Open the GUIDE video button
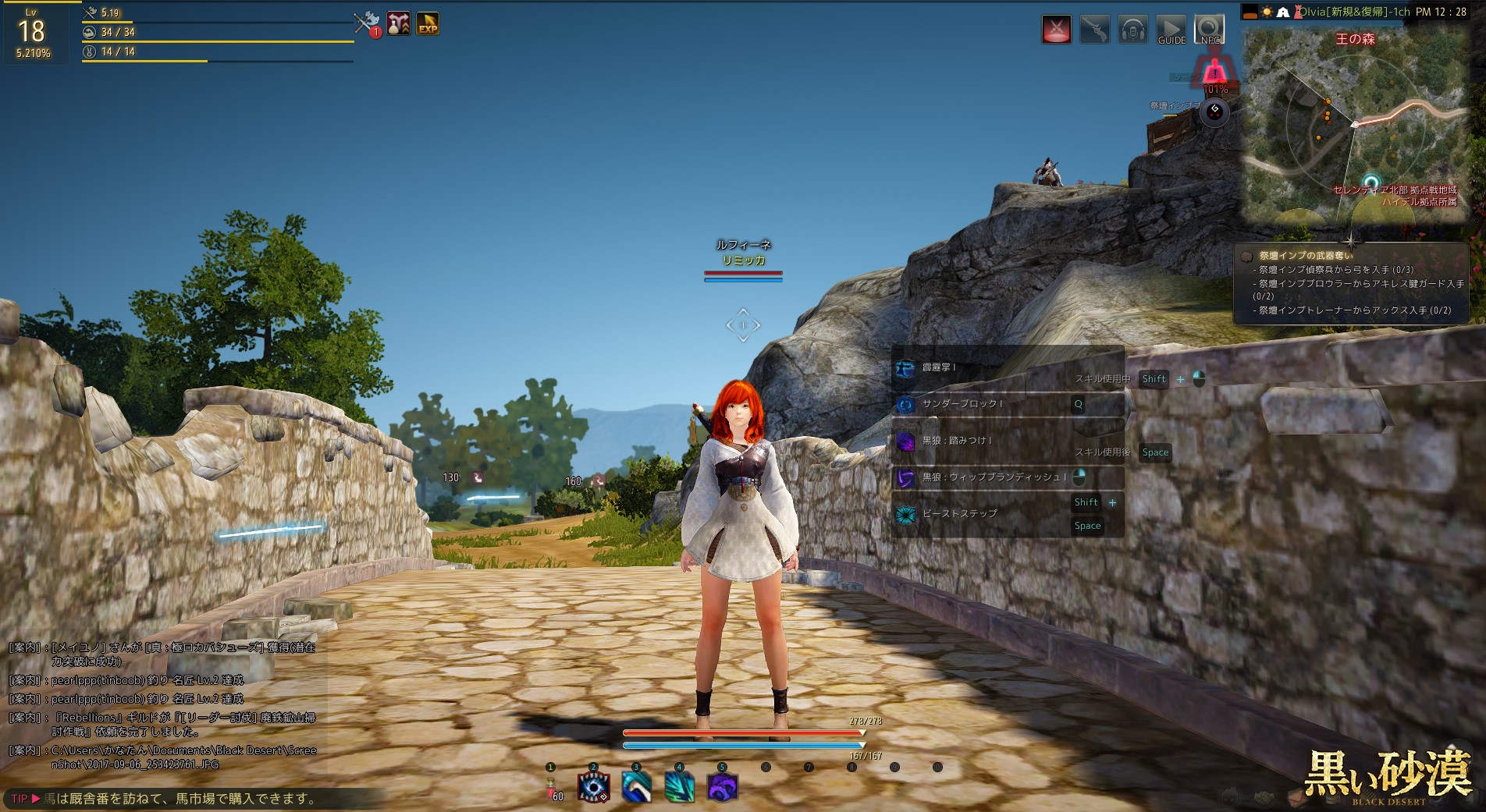This screenshot has width=1486, height=812. pos(1171,30)
